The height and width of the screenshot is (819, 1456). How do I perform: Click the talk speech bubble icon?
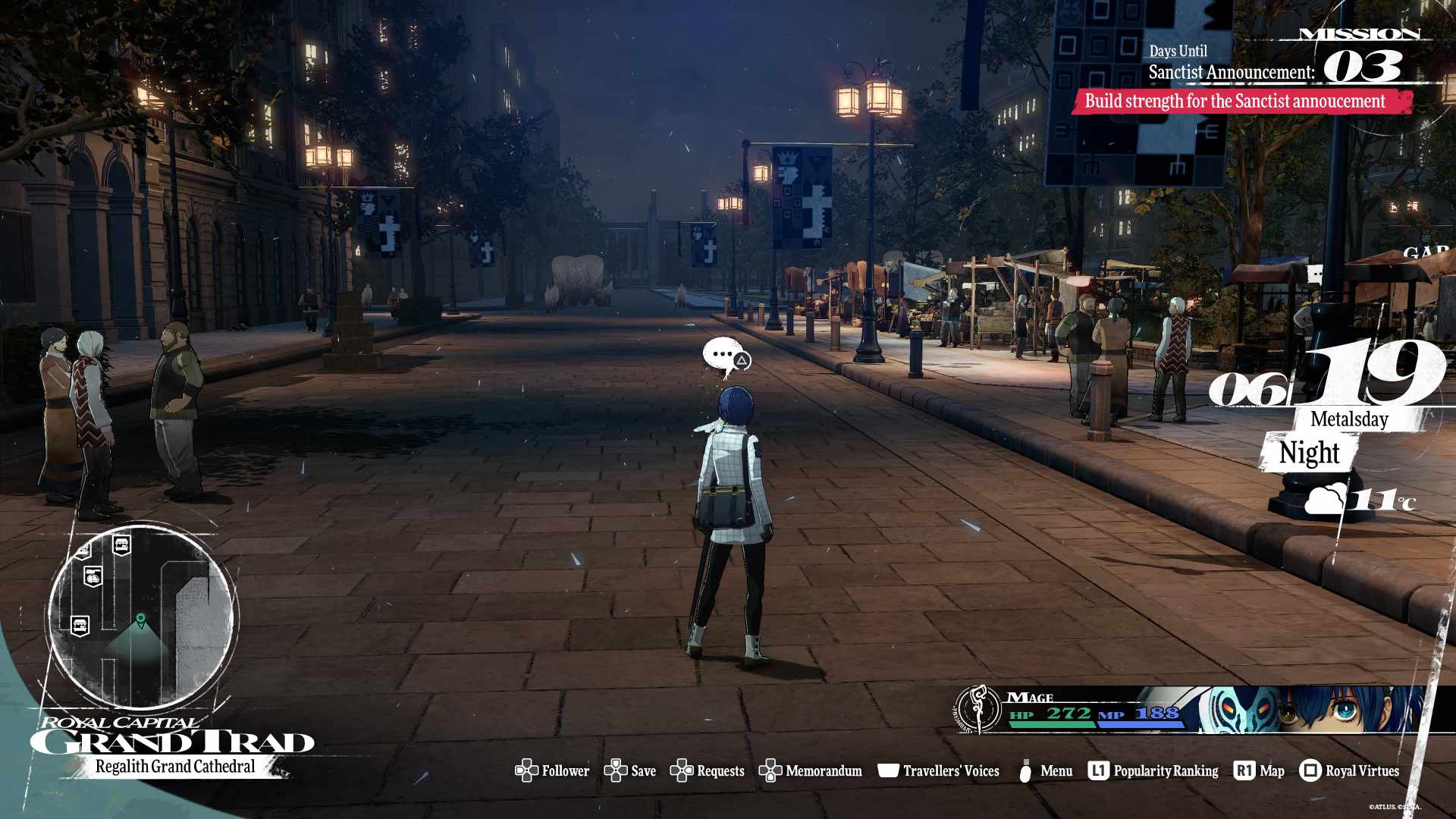click(x=725, y=356)
